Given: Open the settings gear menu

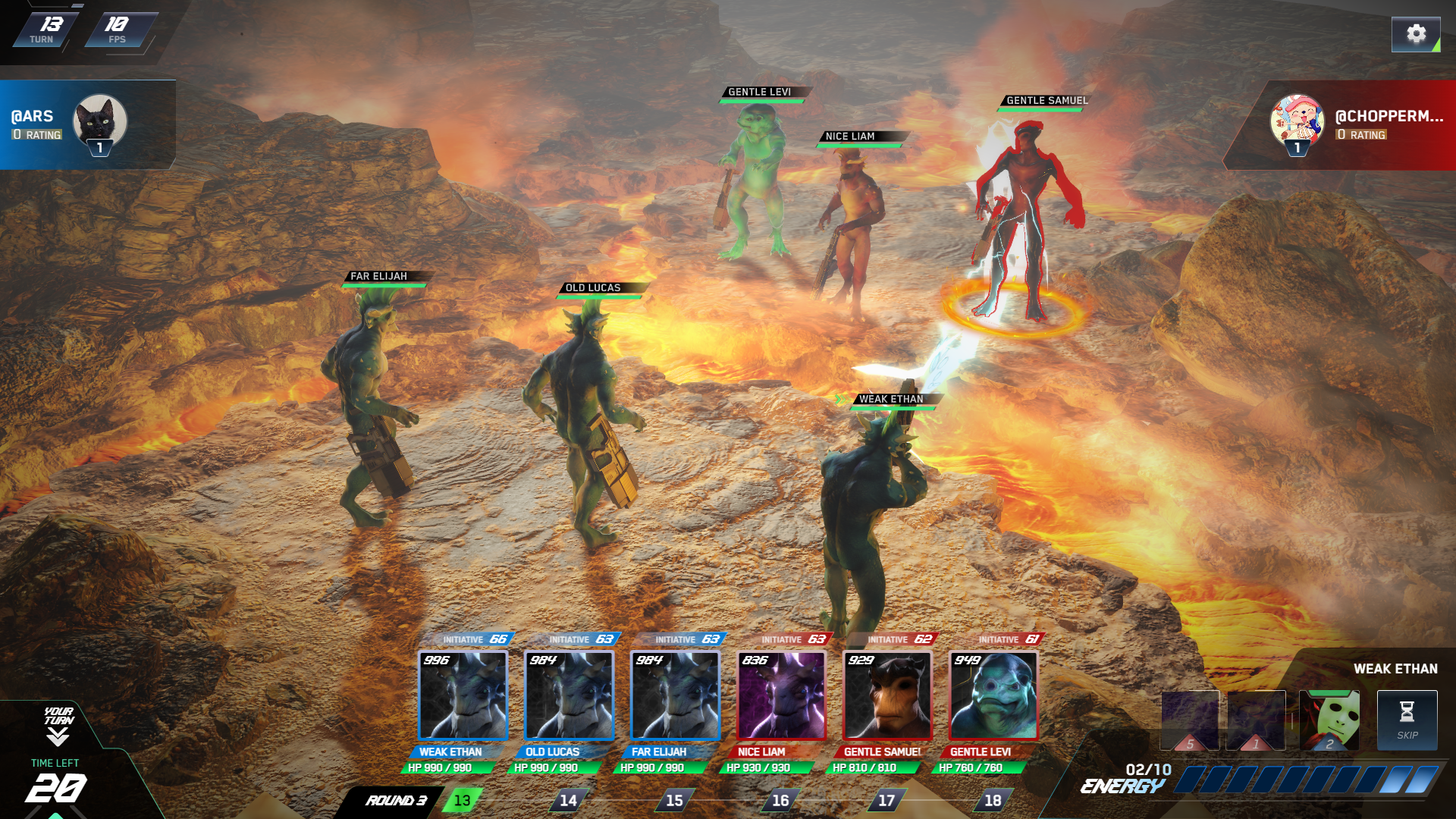Looking at the screenshot, I should (x=1415, y=34).
